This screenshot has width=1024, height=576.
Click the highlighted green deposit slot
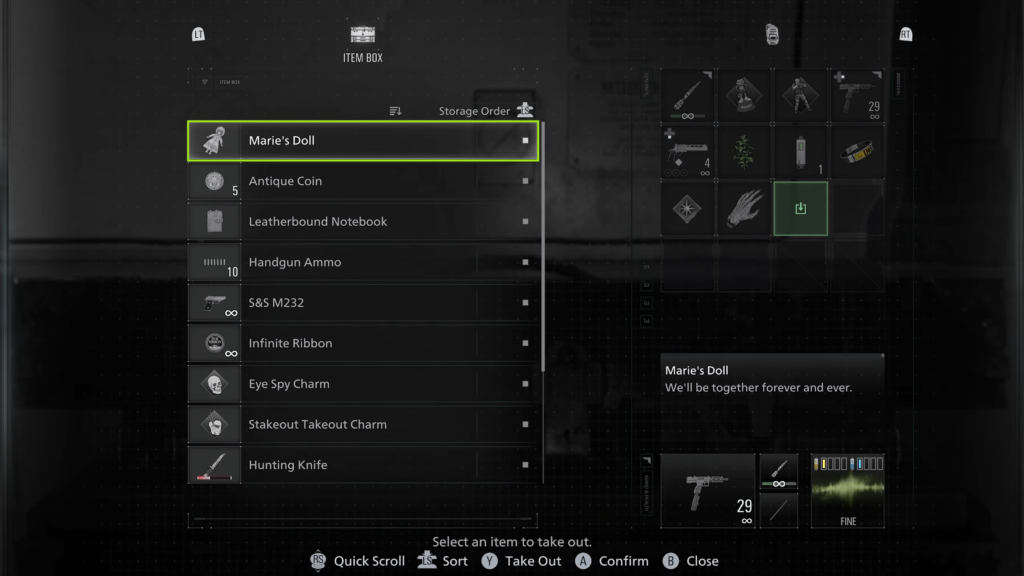pos(800,209)
